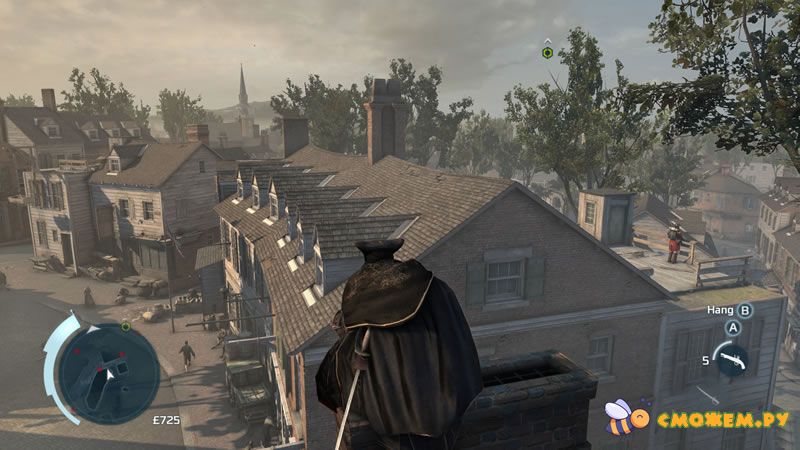The image size is (800, 450).
Task: Select the equipped pistol weapon icon
Action: [x=731, y=359]
